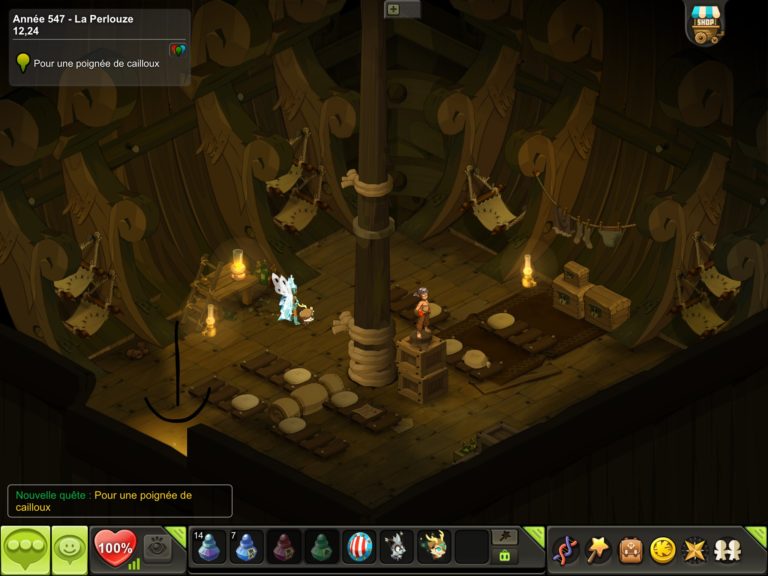This screenshot has width=768, height=576.
Task: Open the chat speech bubble button
Action: [25, 549]
